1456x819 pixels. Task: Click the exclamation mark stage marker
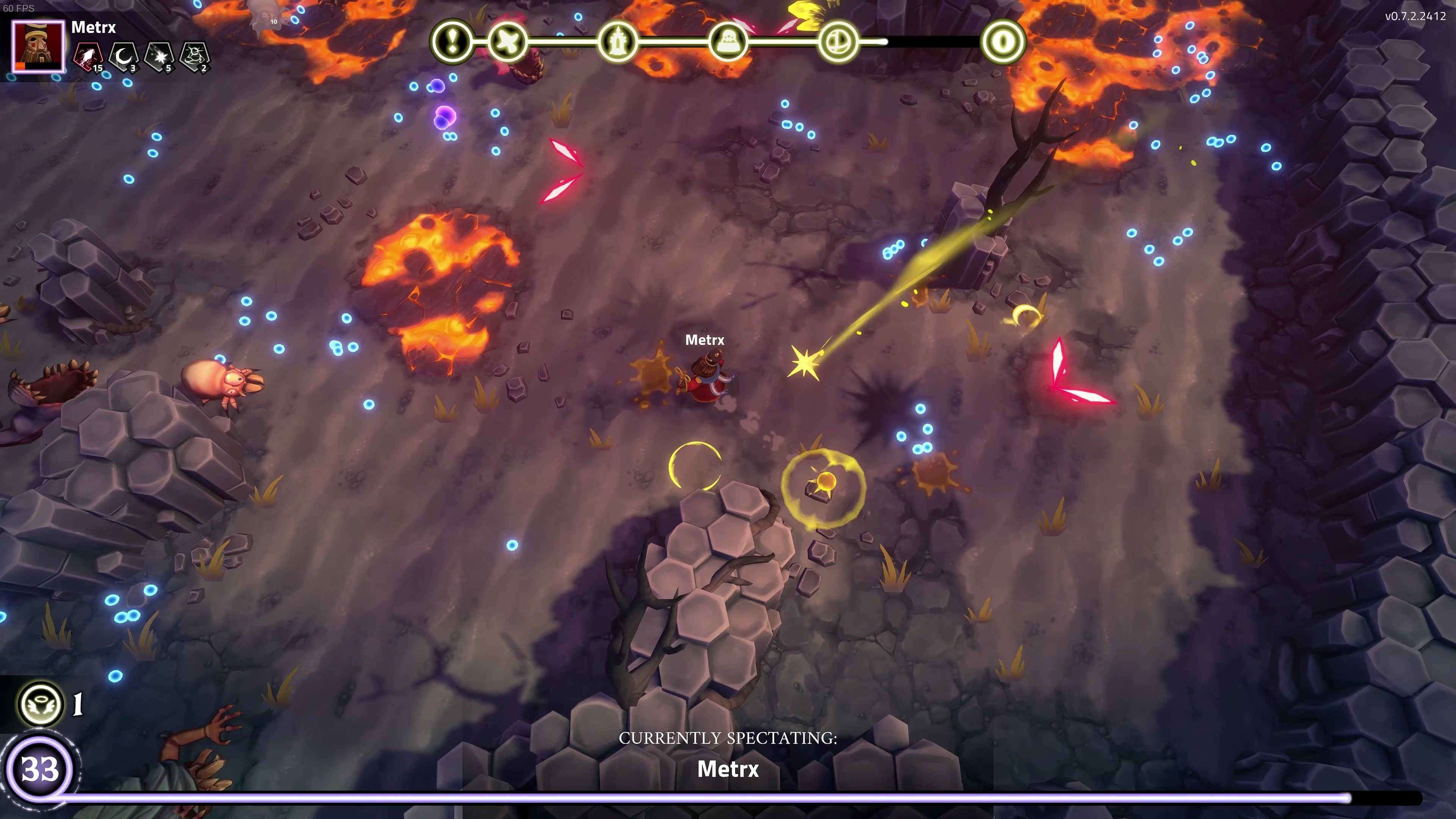coord(452,41)
